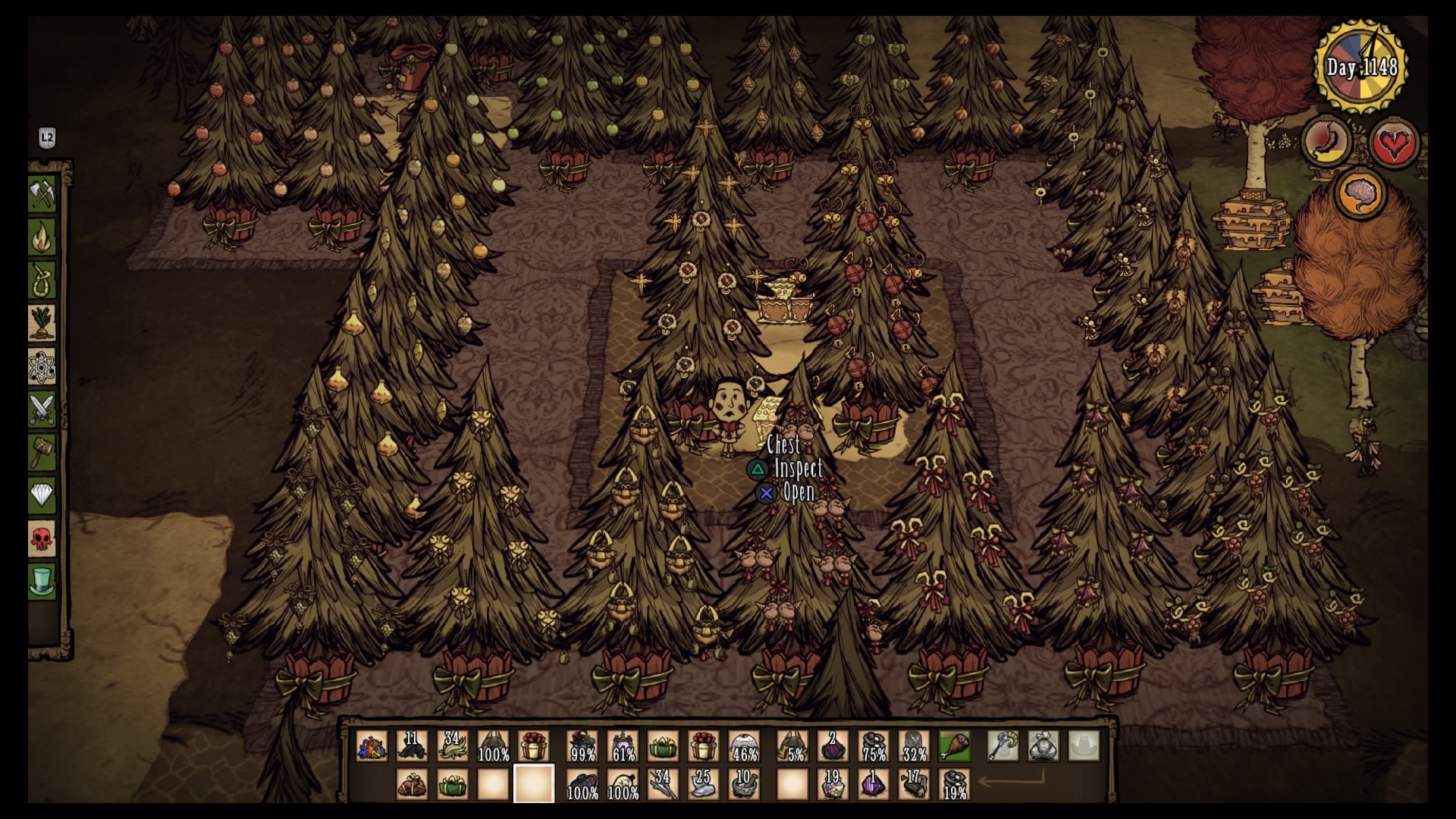Select the purple gem inventory slot

click(x=873, y=784)
